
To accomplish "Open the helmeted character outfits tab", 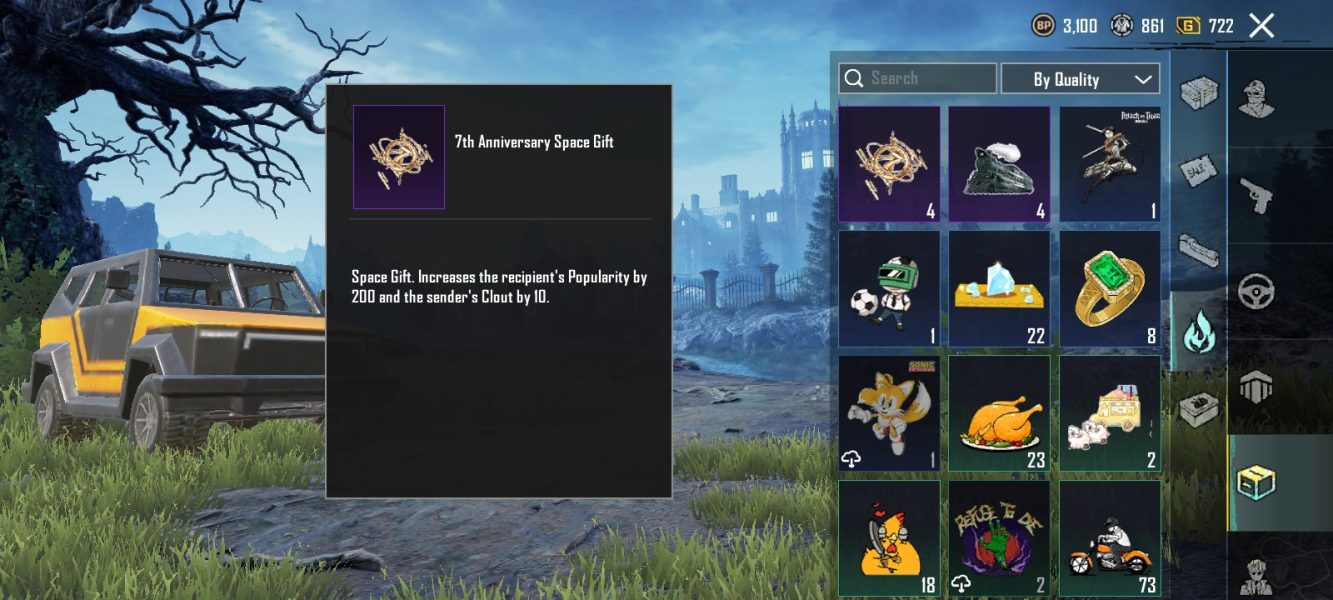I will pyautogui.click(x=1255, y=98).
